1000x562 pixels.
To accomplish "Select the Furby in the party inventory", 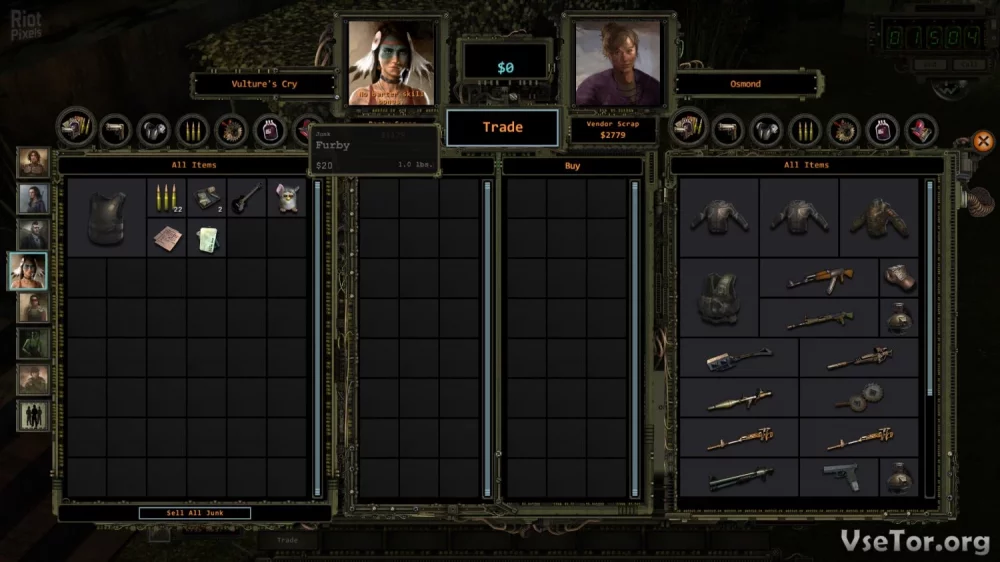I will [x=287, y=198].
